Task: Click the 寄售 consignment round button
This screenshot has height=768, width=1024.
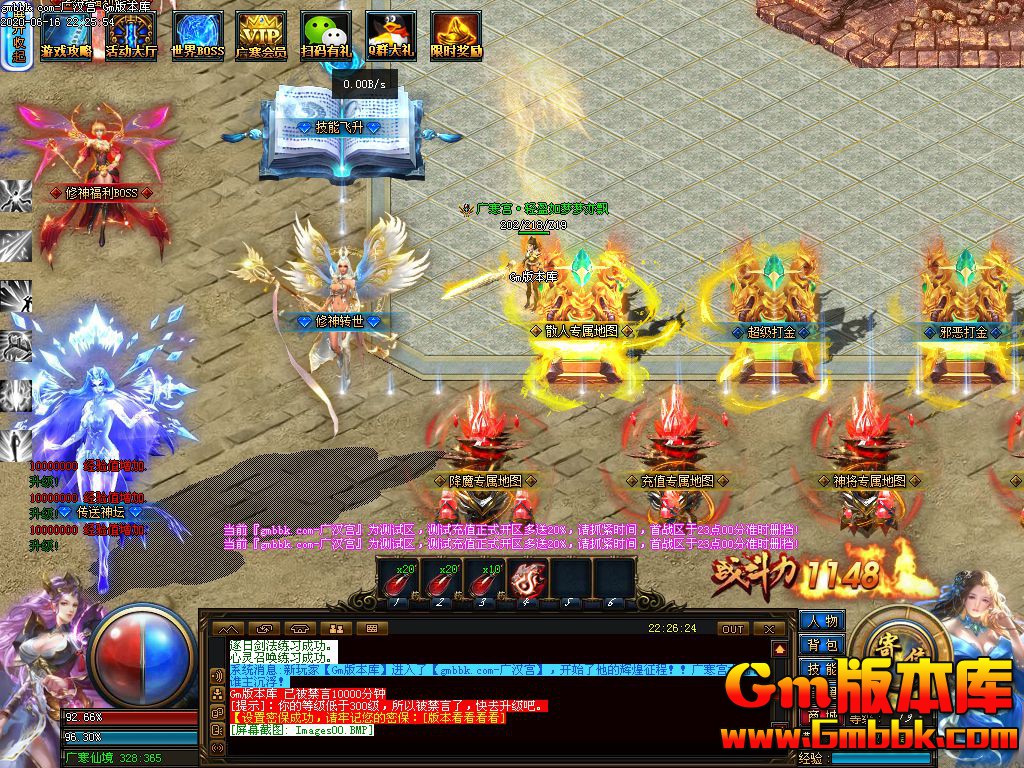Action: click(886, 642)
